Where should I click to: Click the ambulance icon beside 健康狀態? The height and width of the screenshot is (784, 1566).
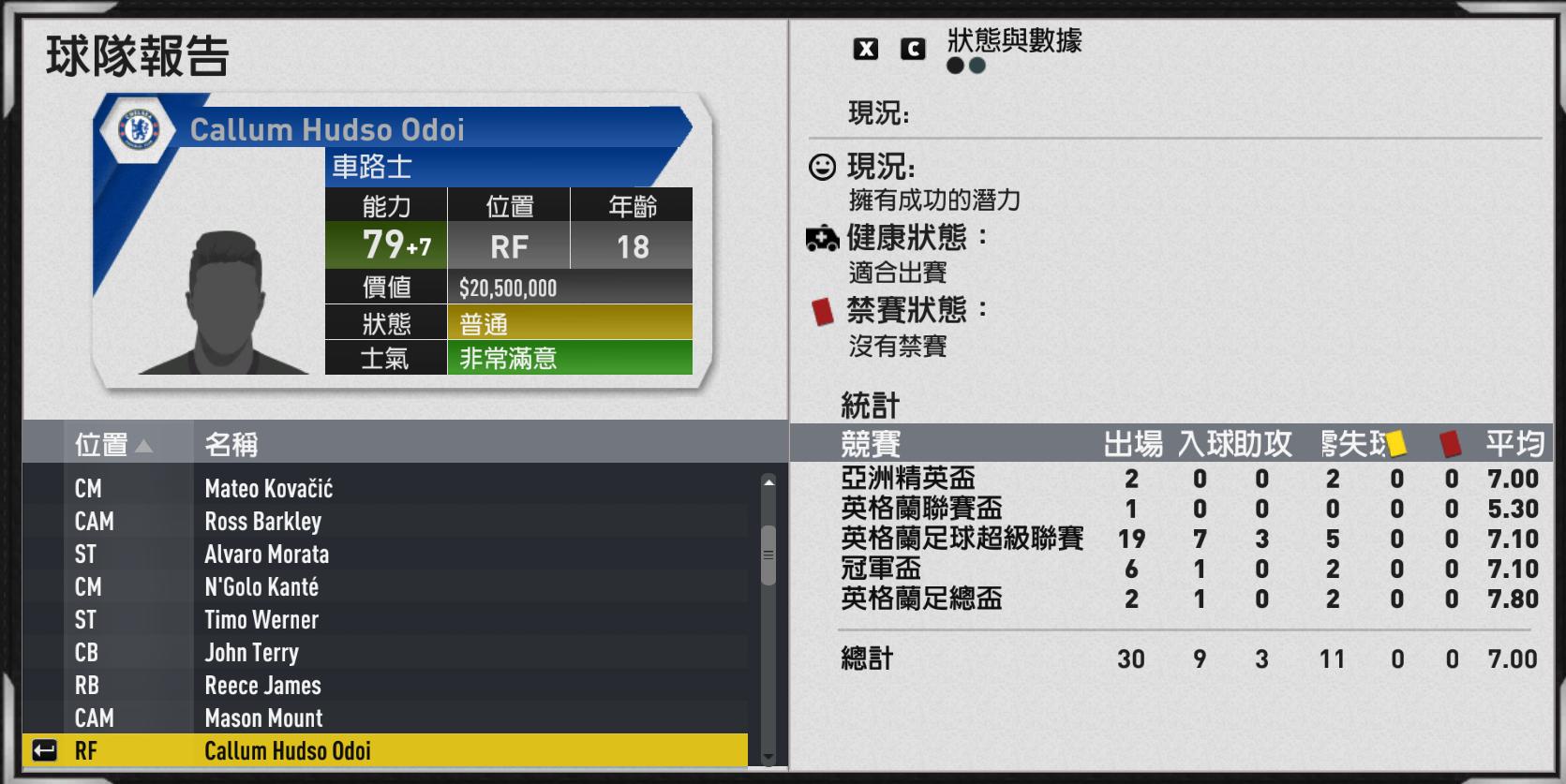(822, 237)
